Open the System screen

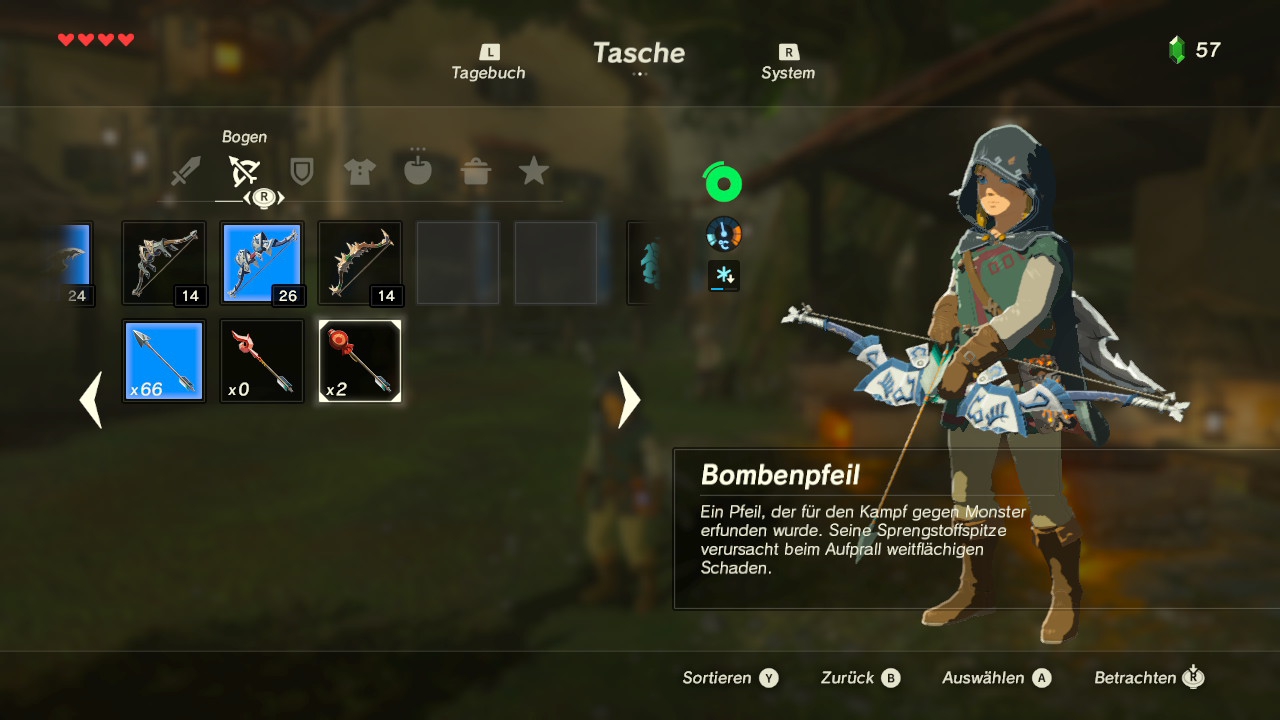tap(788, 63)
